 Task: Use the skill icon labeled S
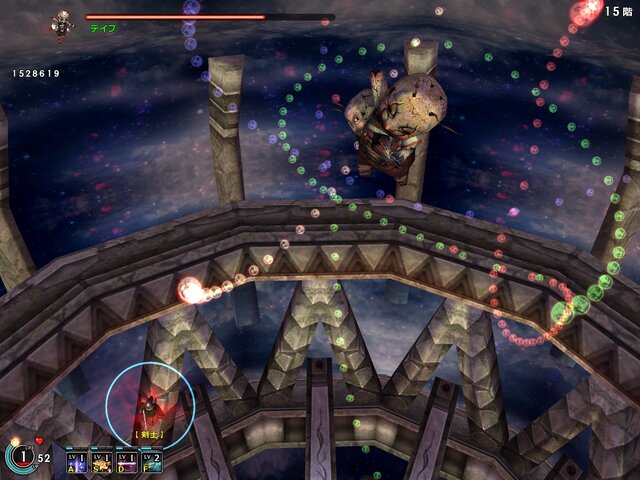tap(102, 460)
